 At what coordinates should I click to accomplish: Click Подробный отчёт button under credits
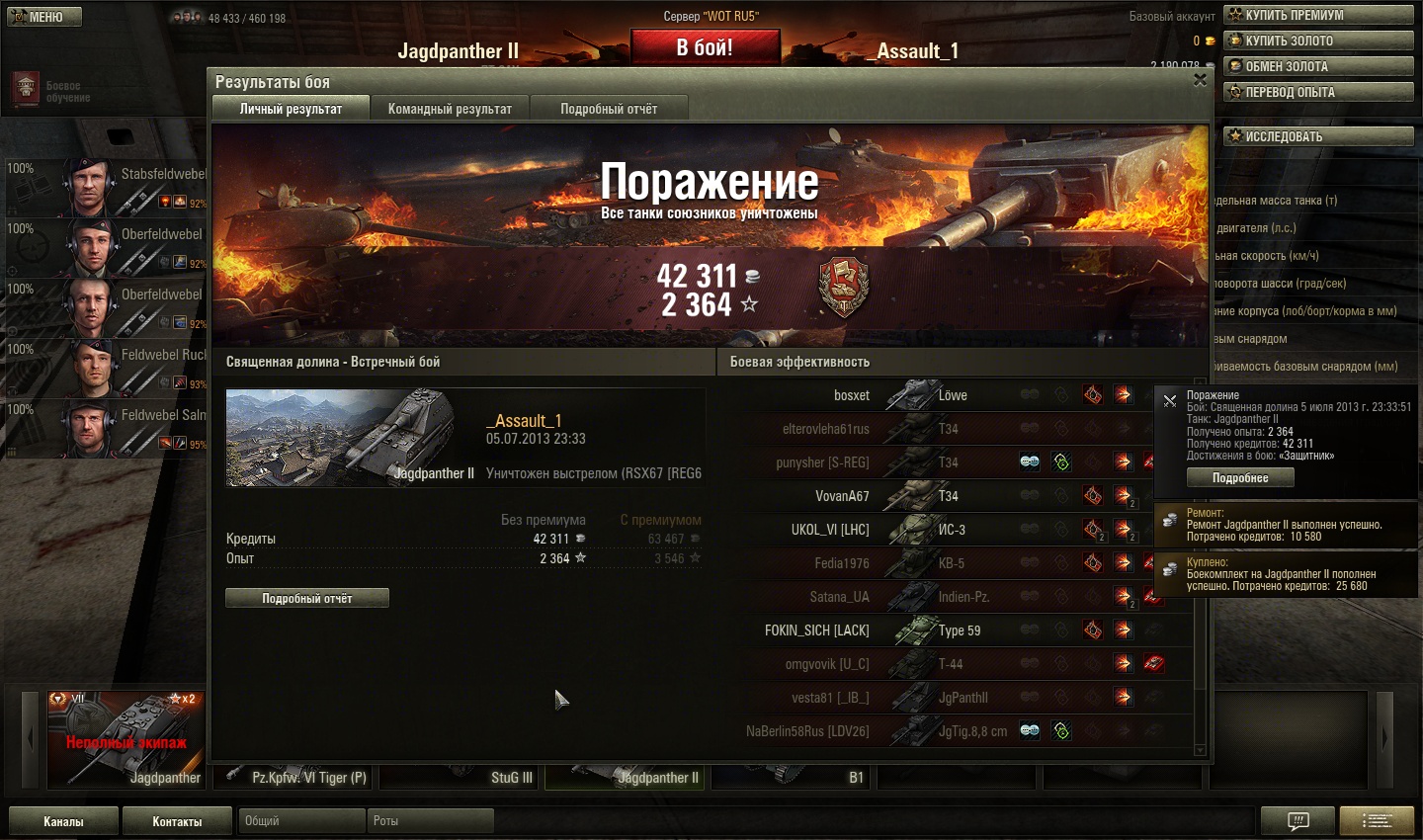click(306, 598)
